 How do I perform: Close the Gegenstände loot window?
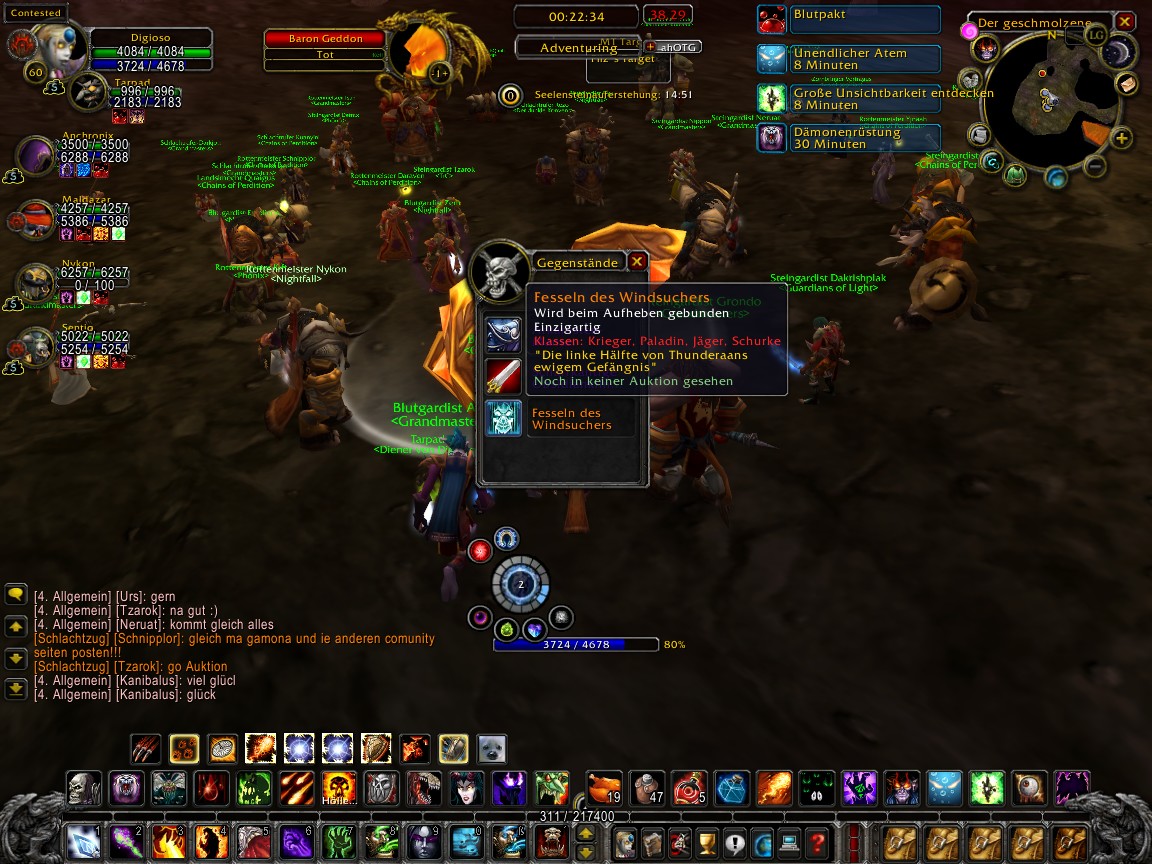point(637,262)
